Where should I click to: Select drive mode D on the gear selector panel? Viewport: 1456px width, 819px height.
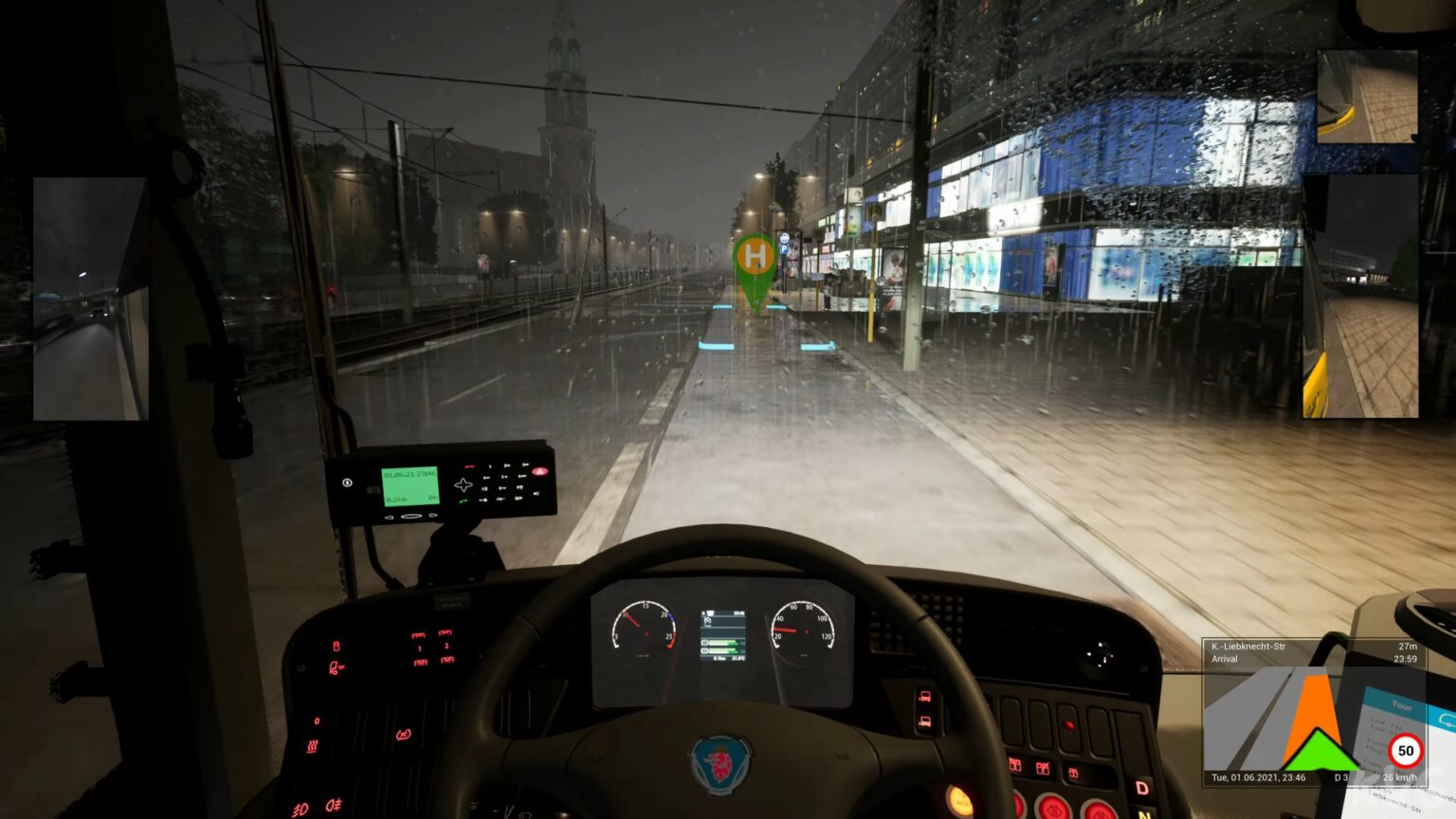click(1142, 787)
